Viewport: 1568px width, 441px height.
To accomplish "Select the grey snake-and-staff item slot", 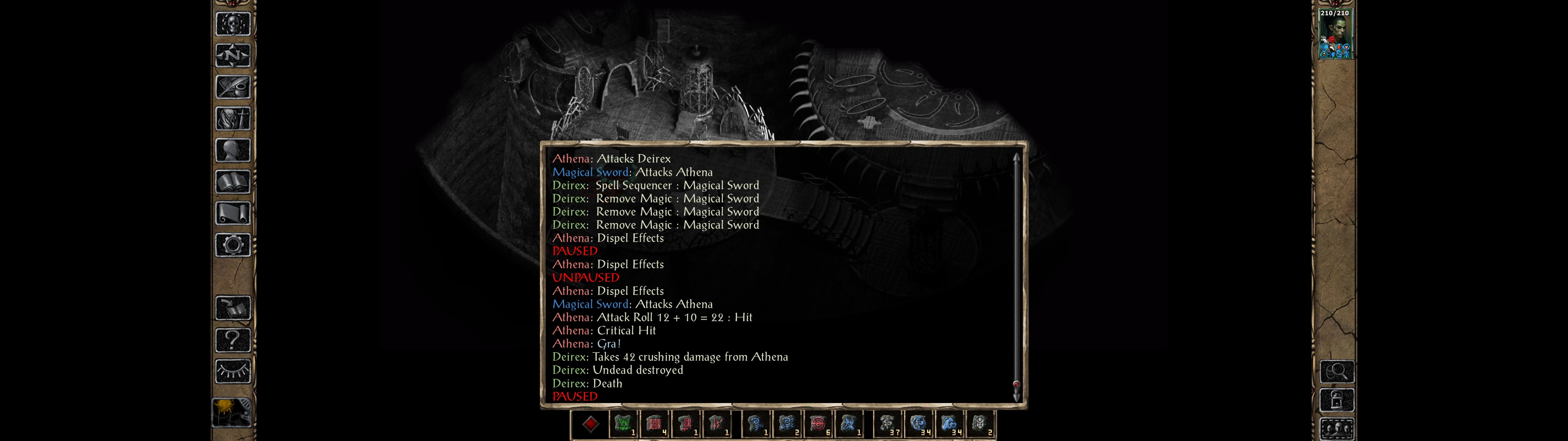I will (888, 424).
